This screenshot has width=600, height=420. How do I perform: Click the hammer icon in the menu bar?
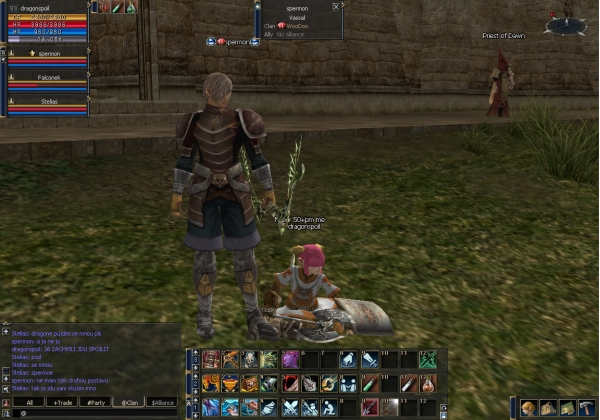(x=587, y=407)
